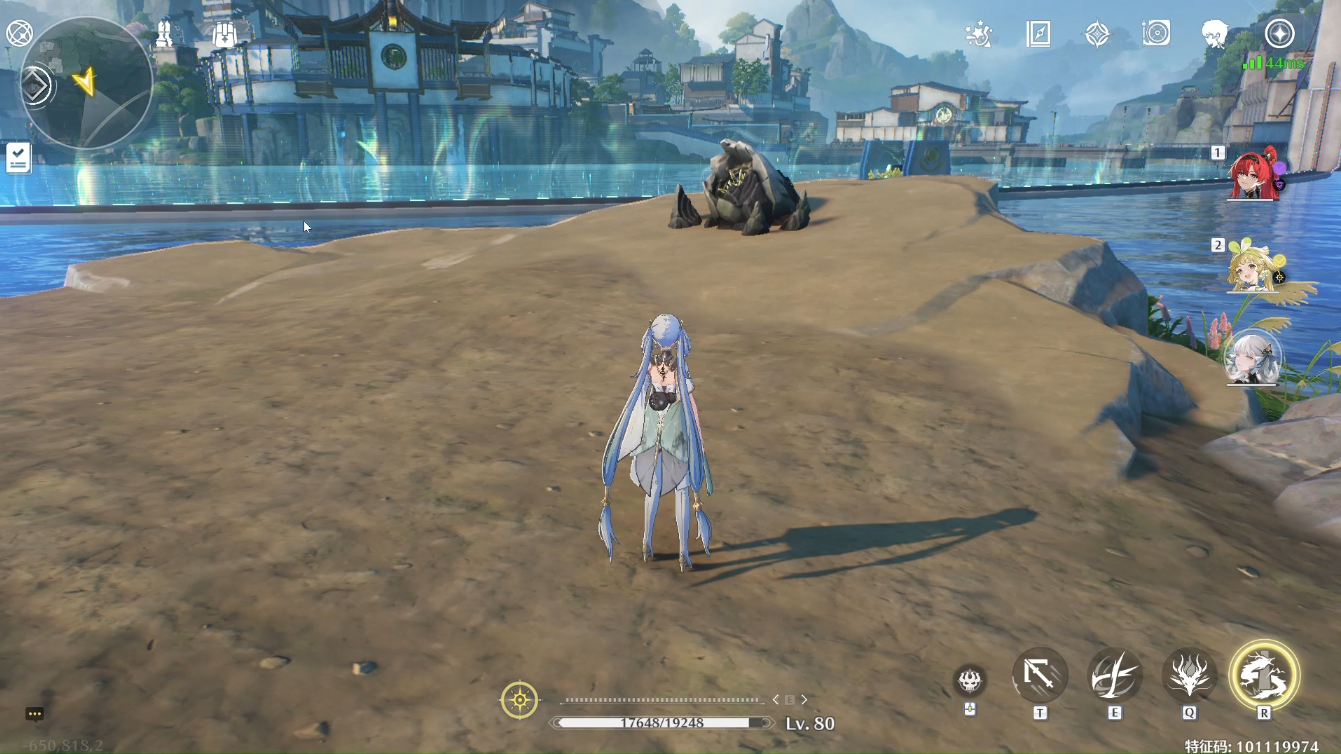Screen dimensions: 1341x754
Task: Select the chess pieces icon
Action: point(164,34)
